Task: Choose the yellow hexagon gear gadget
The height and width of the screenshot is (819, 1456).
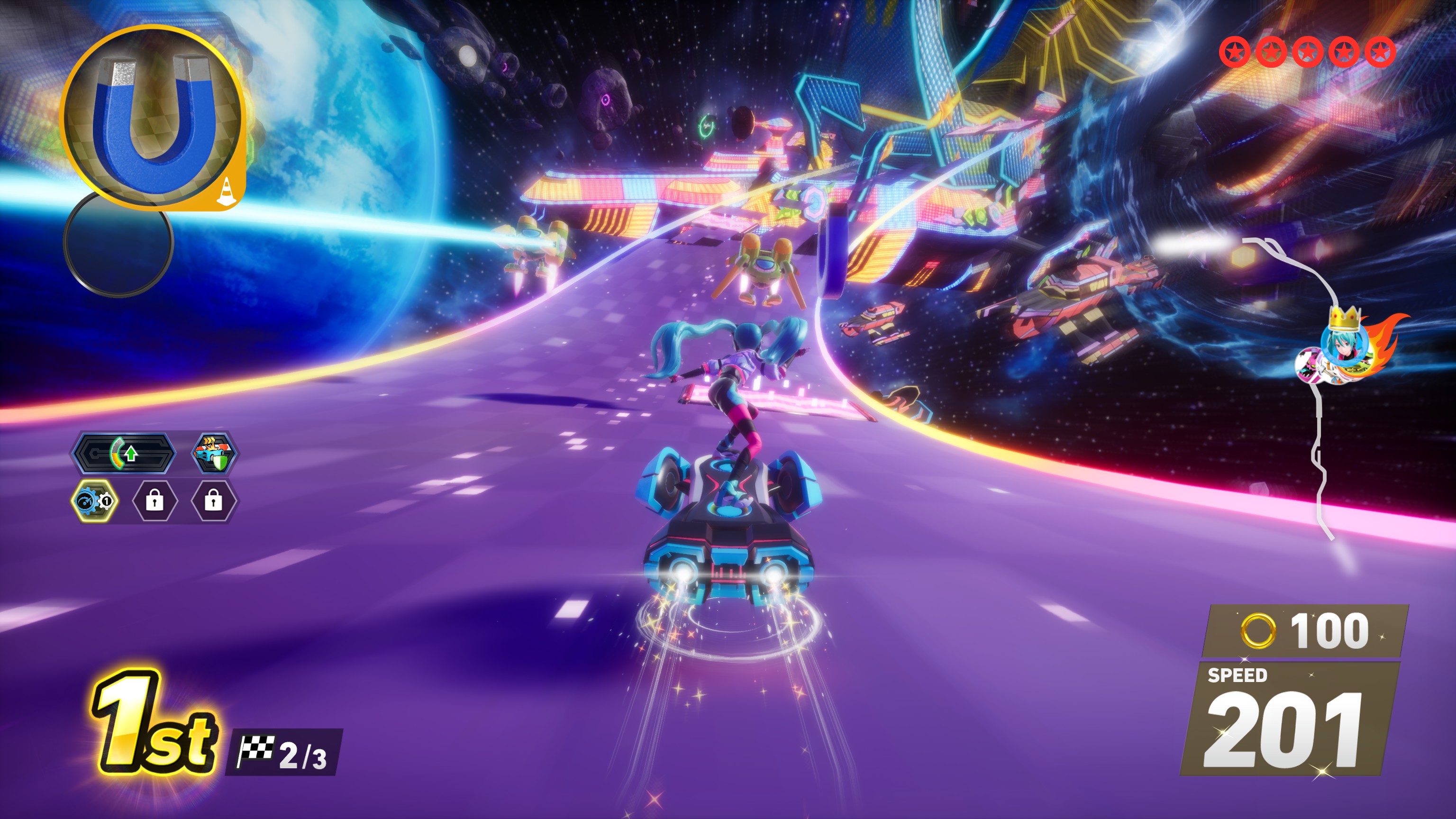Action: coord(95,501)
